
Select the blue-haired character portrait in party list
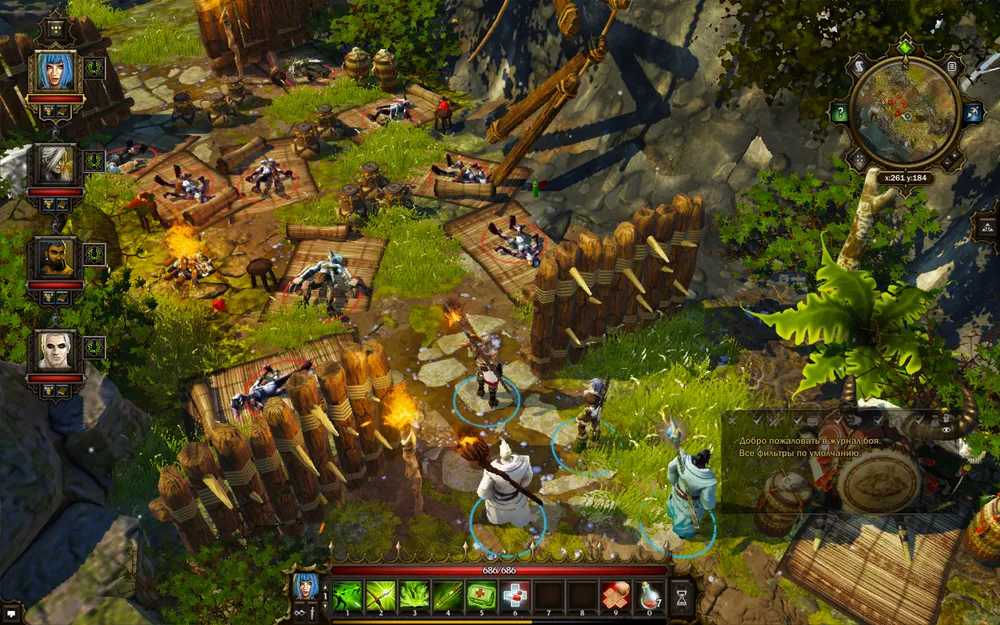[x=55, y=72]
